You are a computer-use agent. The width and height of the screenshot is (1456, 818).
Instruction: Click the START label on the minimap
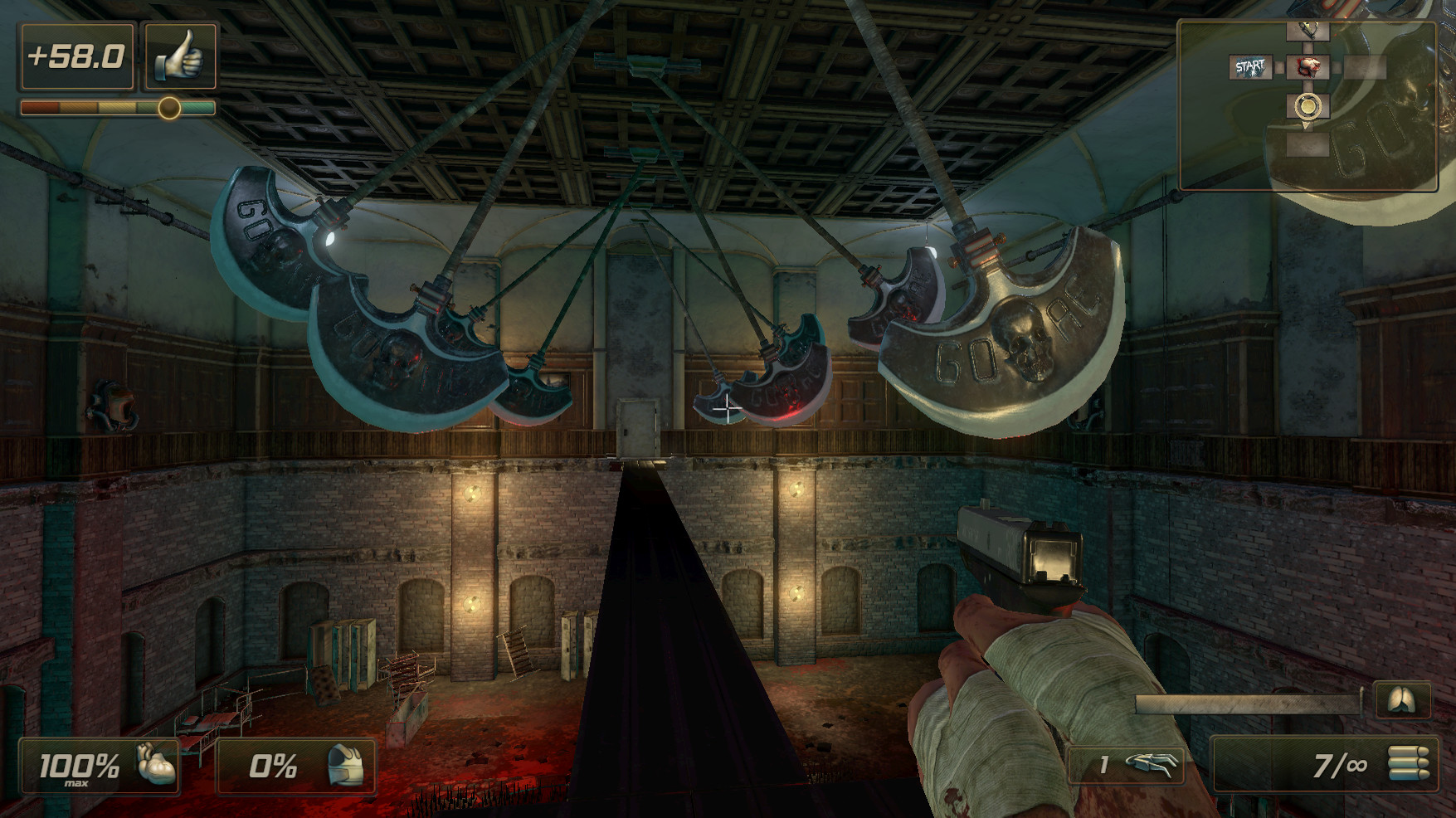click(x=1250, y=65)
